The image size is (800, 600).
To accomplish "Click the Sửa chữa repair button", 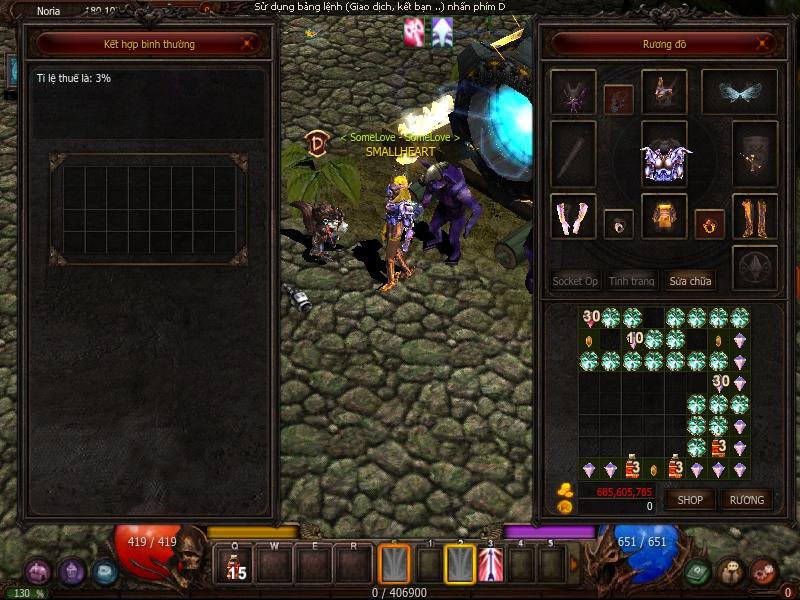I will pyautogui.click(x=690, y=281).
